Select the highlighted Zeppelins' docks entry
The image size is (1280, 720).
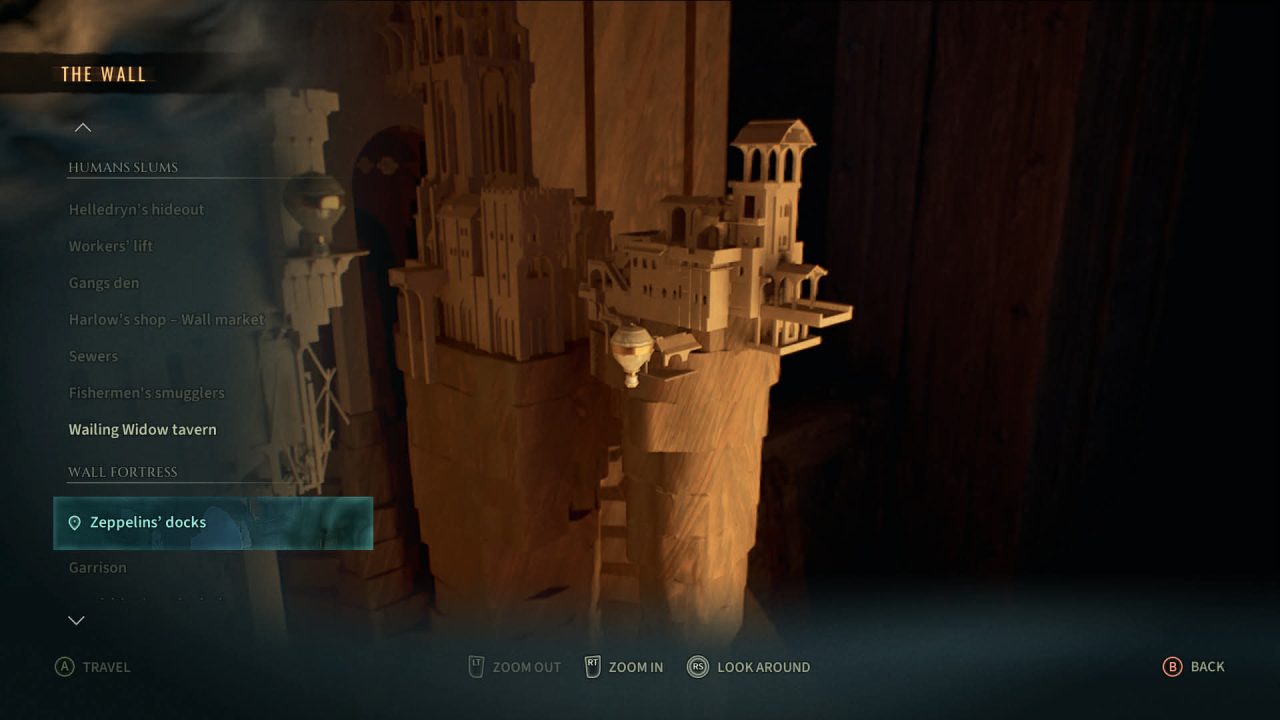(x=212, y=523)
